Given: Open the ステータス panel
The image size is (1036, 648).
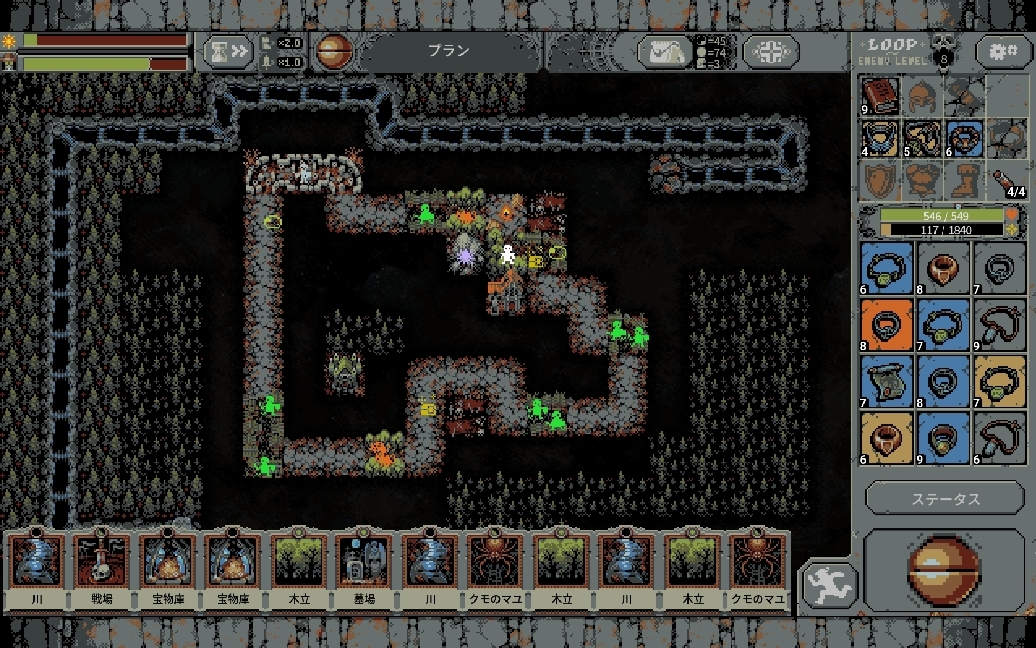Looking at the screenshot, I should 945,498.
